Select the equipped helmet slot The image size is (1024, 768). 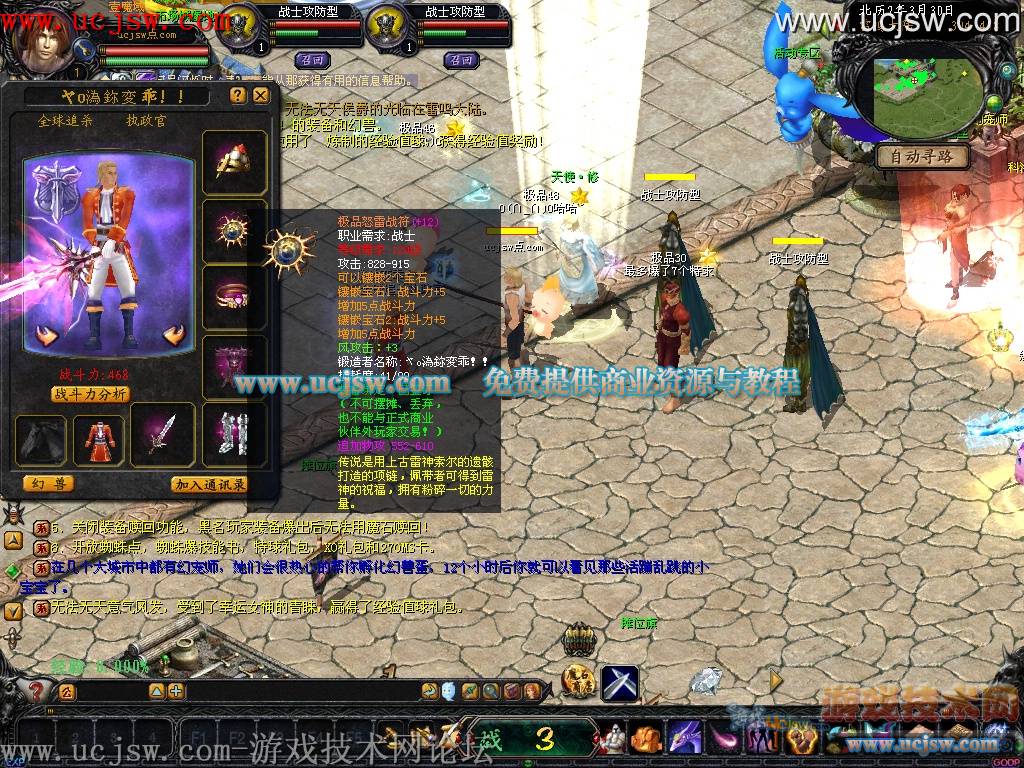[x=235, y=162]
